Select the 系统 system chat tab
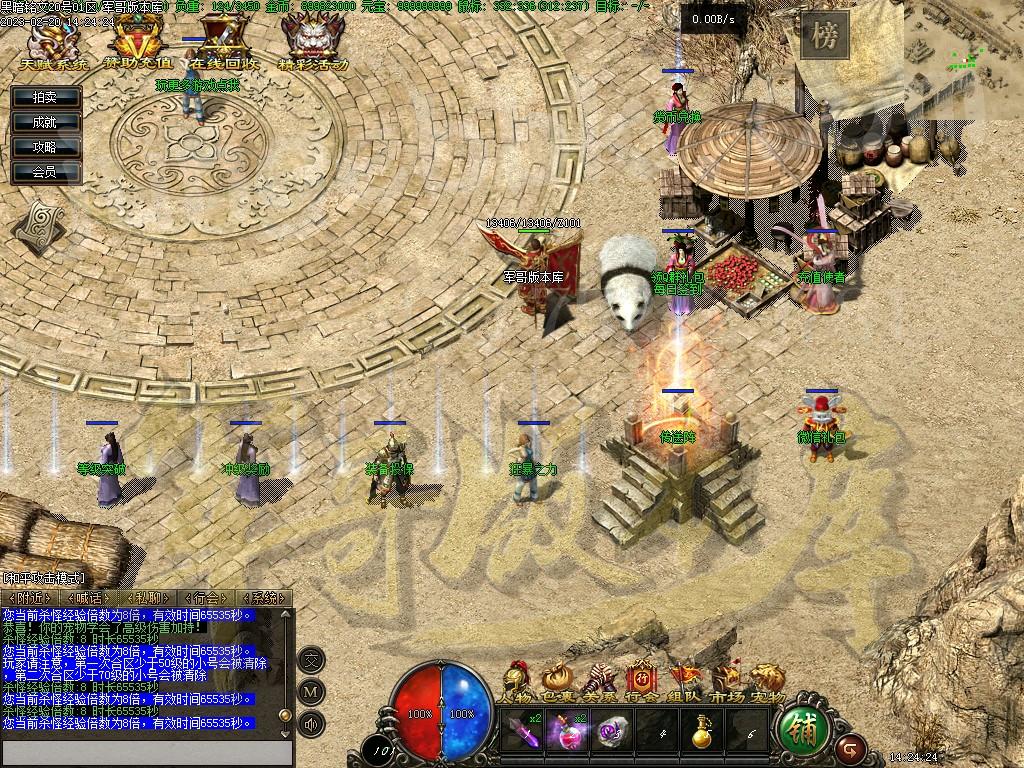The image size is (1024, 768). [x=265, y=598]
